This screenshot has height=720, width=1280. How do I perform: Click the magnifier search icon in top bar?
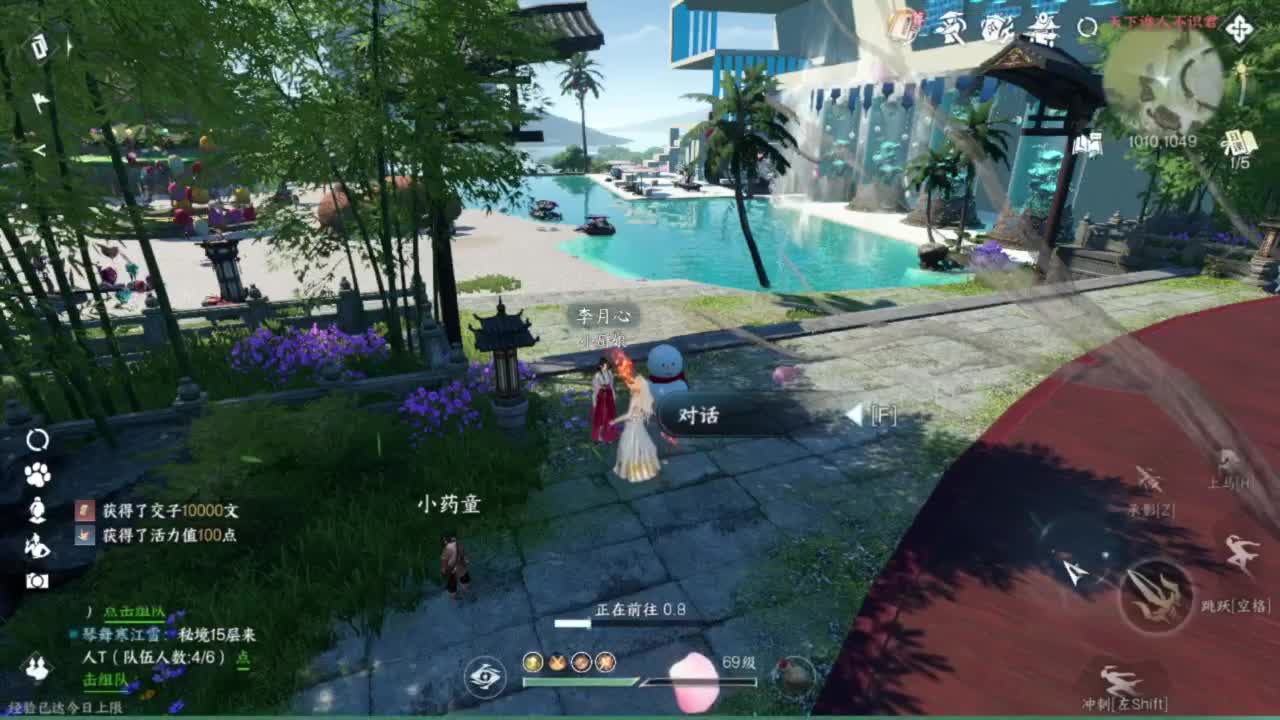[x=1087, y=27]
